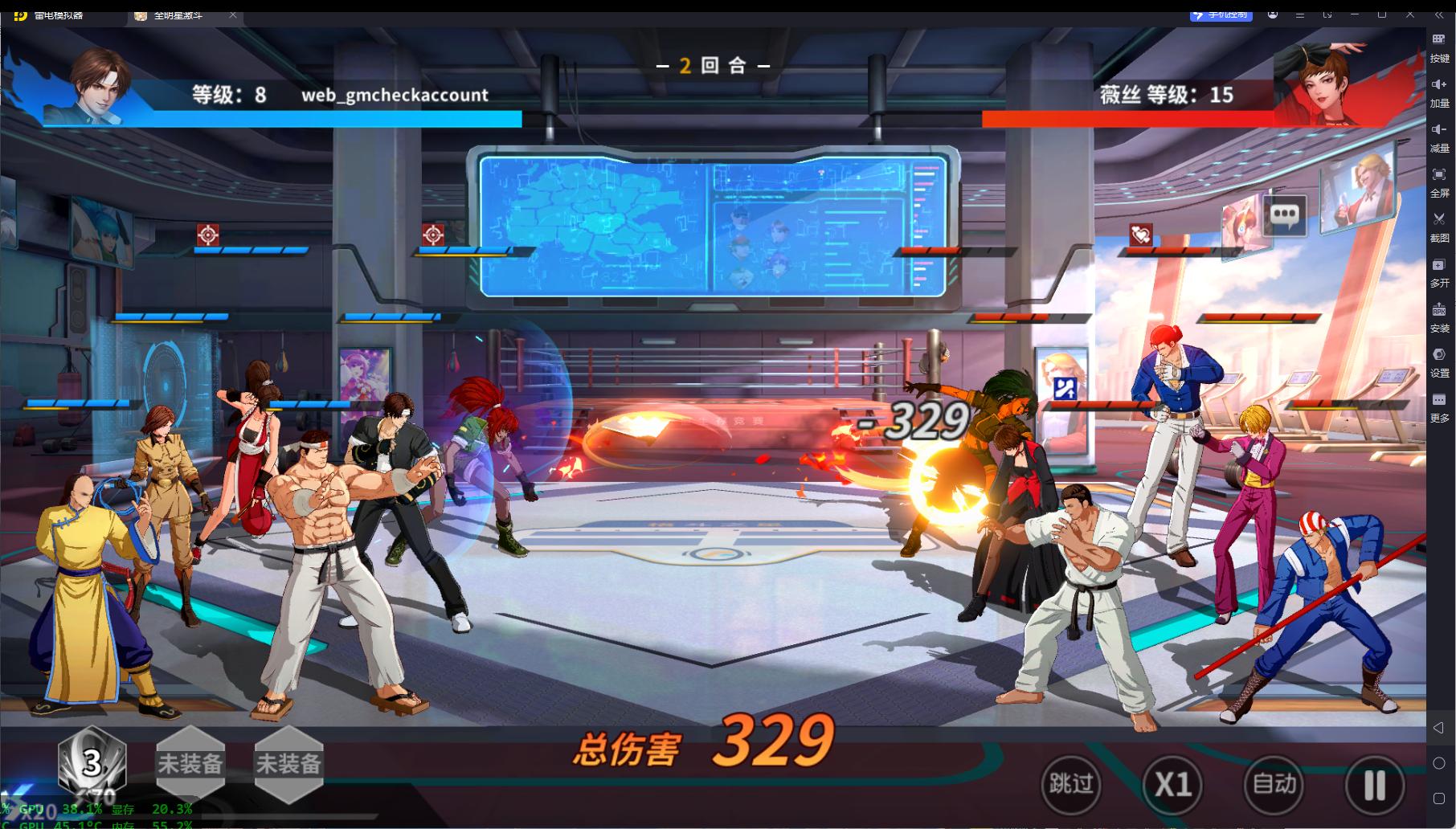
Task: Raise the volume with the 加量 button
Action: [x=1439, y=91]
